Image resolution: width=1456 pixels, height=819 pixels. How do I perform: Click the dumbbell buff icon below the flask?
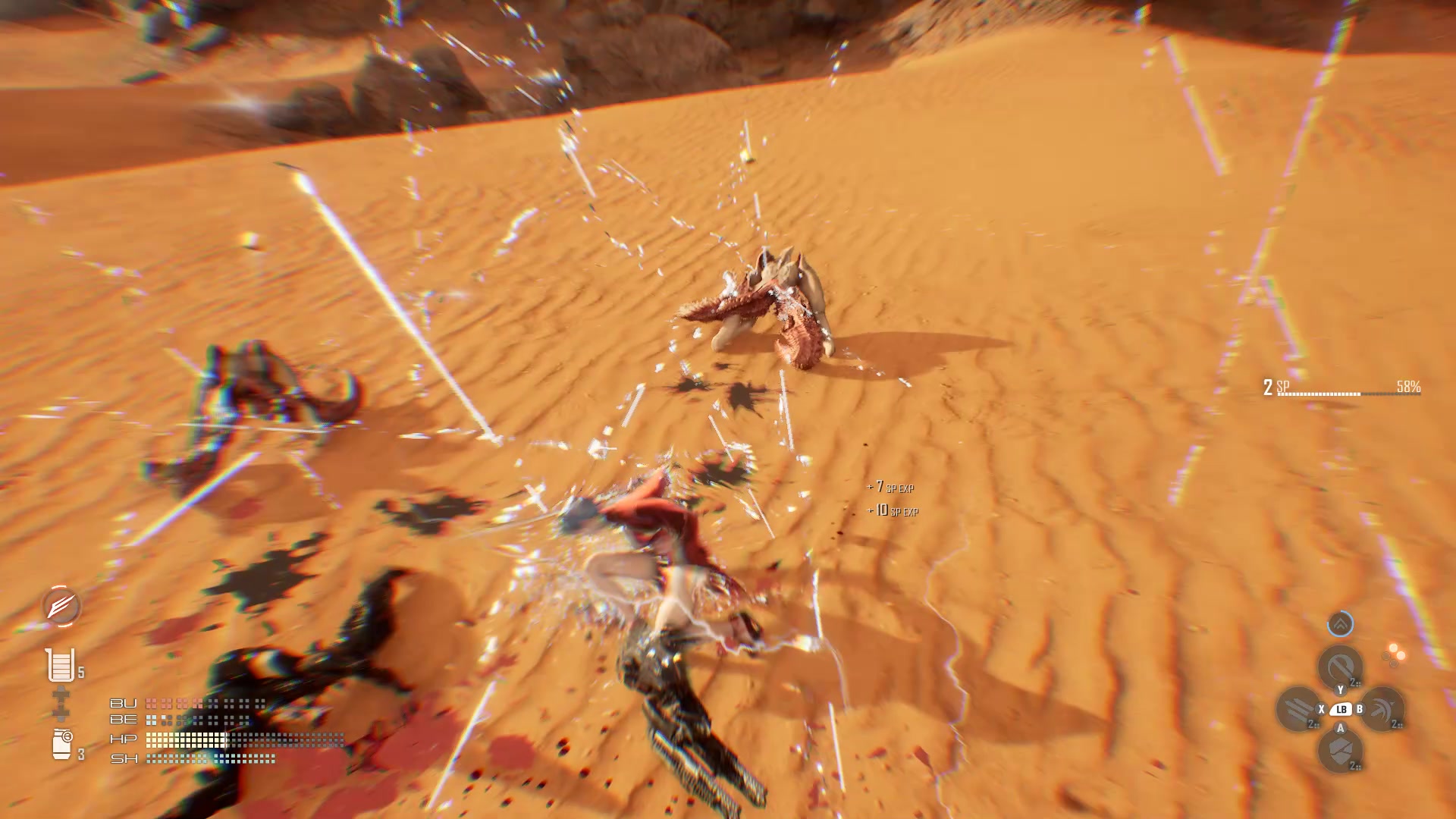coord(61,701)
